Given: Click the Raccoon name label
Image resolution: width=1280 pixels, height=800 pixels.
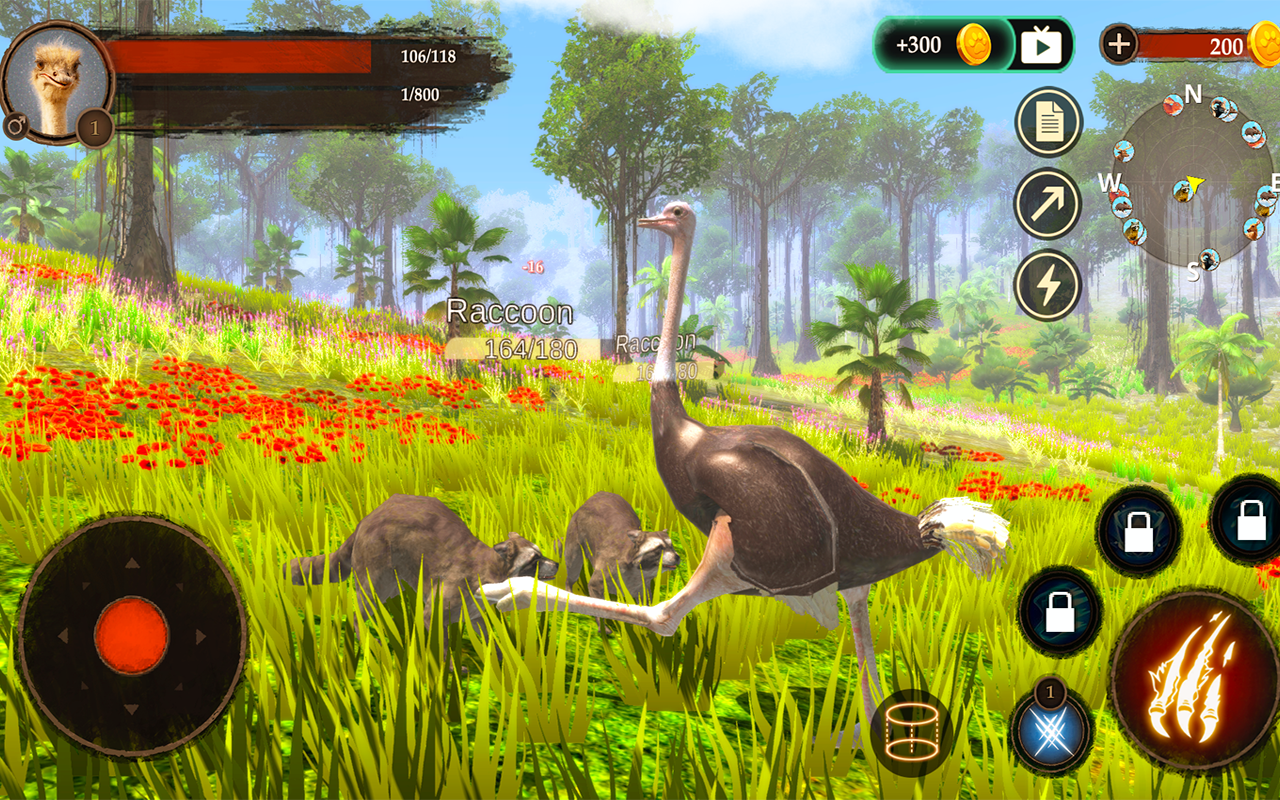Looking at the screenshot, I should tap(513, 312).
